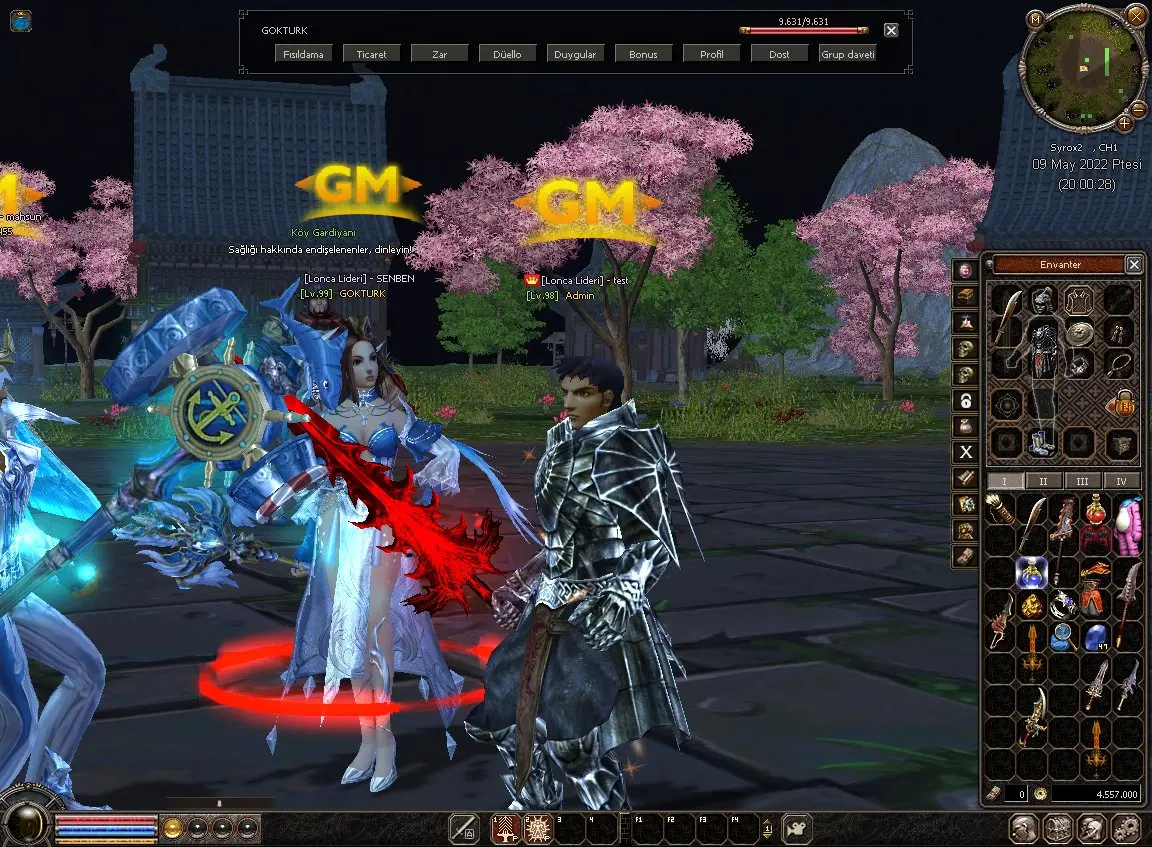Switch to inventory page II
The height and width of the screenshot is (847, 1152).
pos(1043,481)
